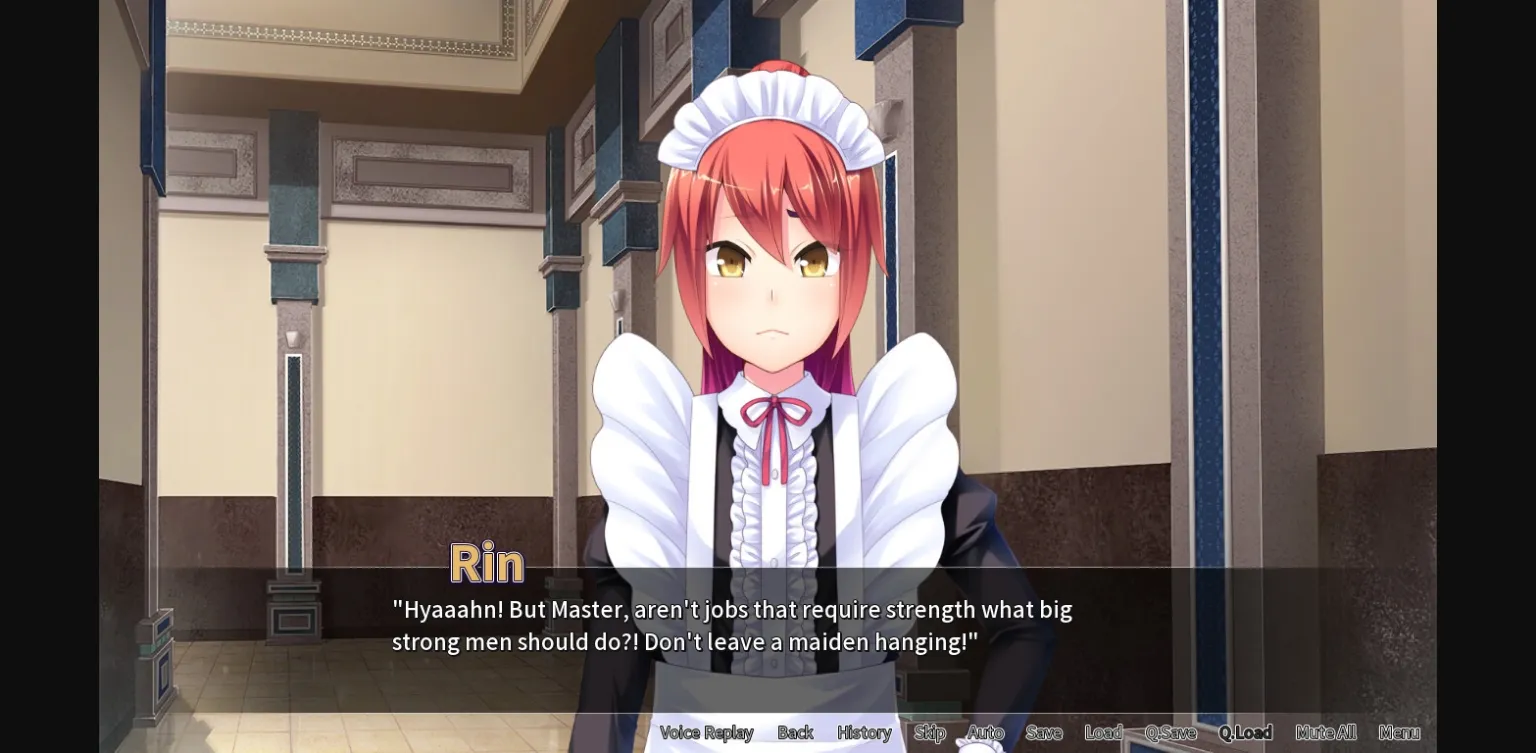Image resolution: width=1536 pixels, height=753 pixels.
Task: Select History from the control bar
Action: coord(863,732)
